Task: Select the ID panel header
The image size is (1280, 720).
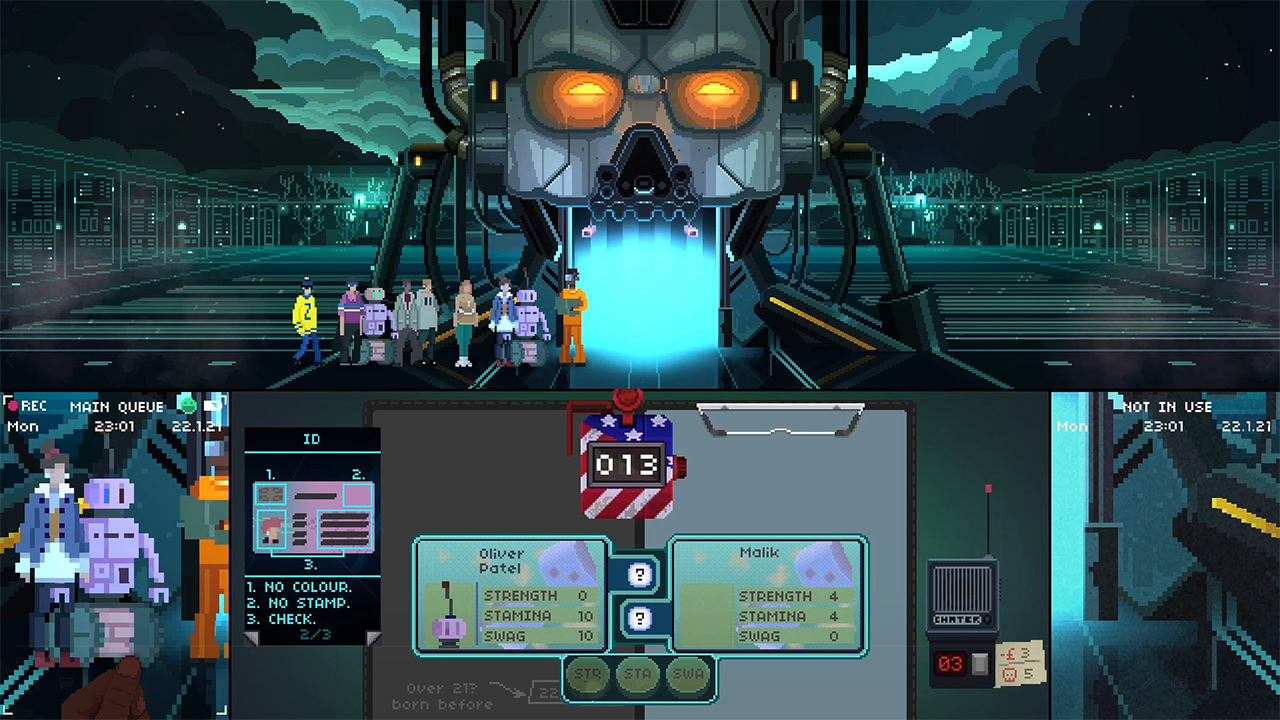Action: point(312,440)
